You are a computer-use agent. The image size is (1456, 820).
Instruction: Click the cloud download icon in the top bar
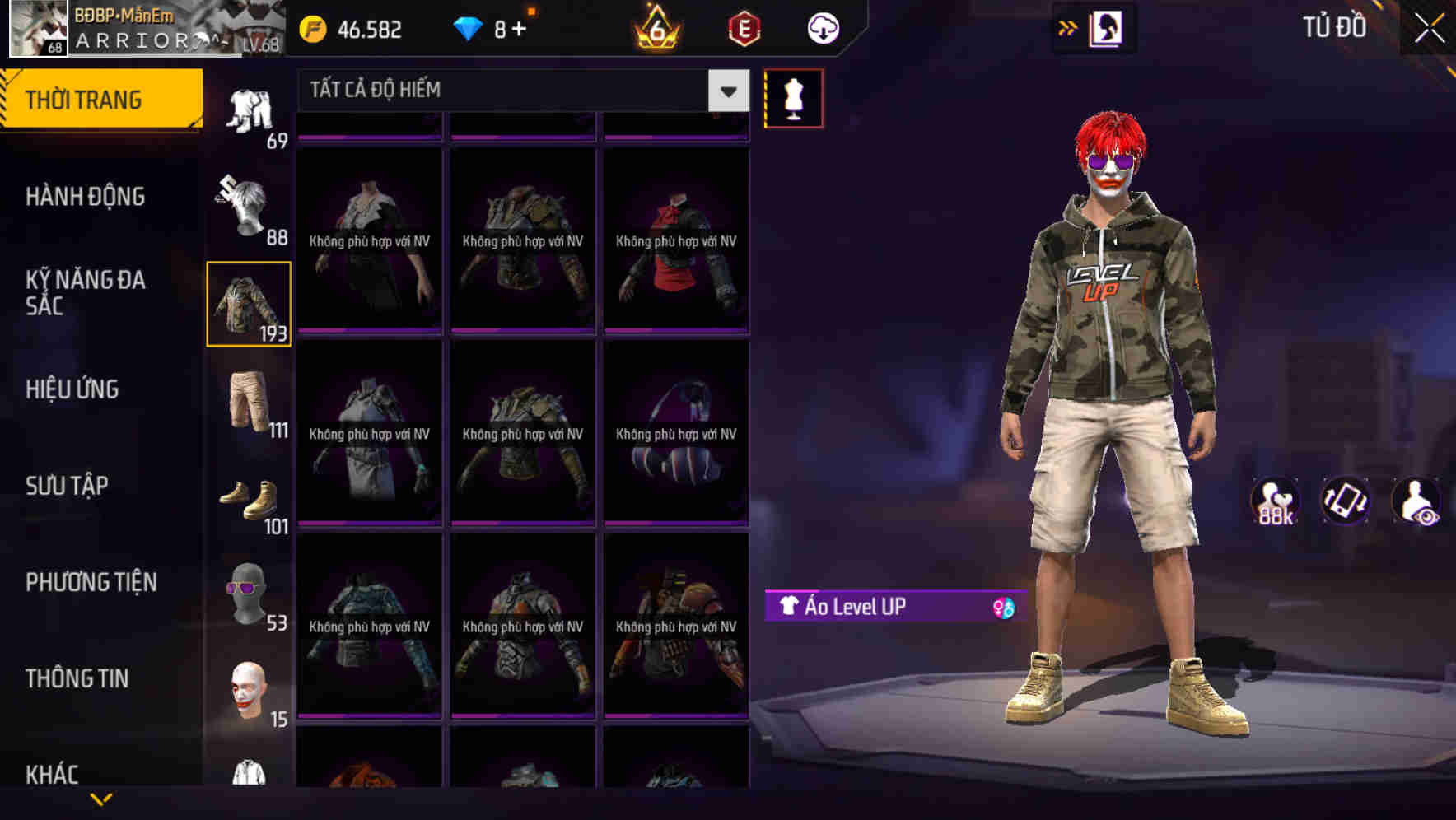821,28
